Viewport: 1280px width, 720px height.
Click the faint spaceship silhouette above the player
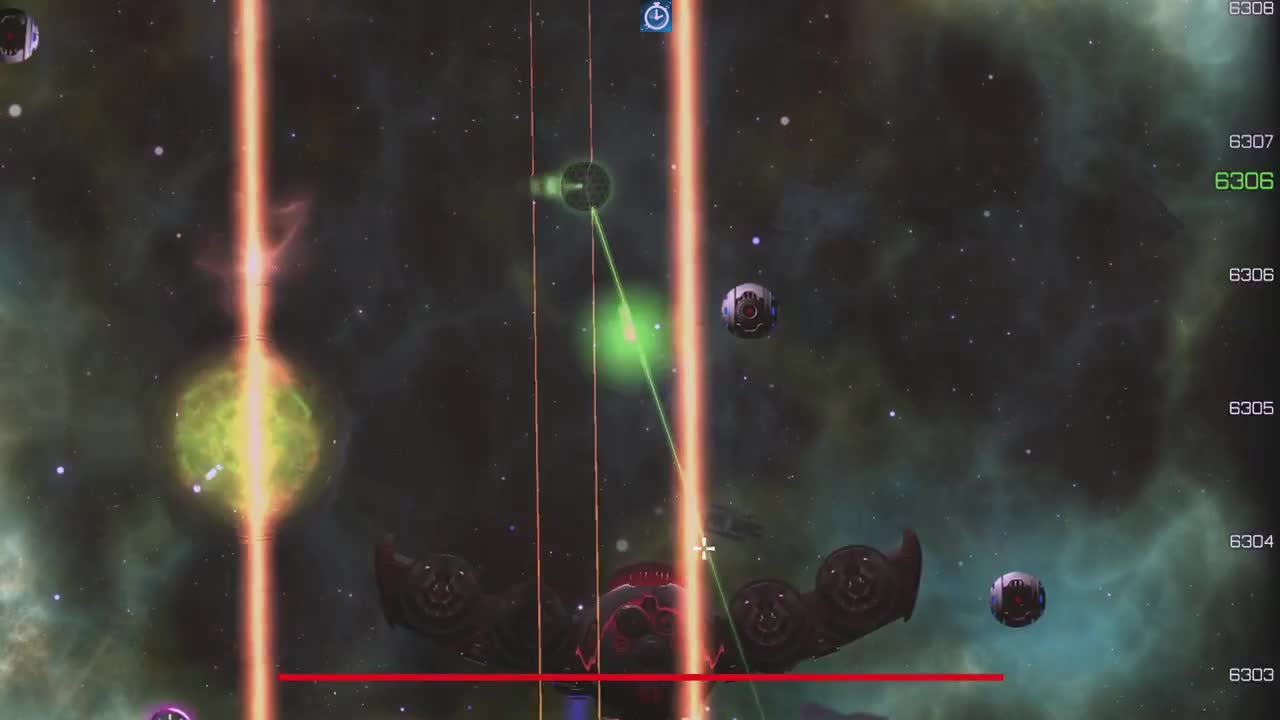pyautogui.click(x=733, y=522)
